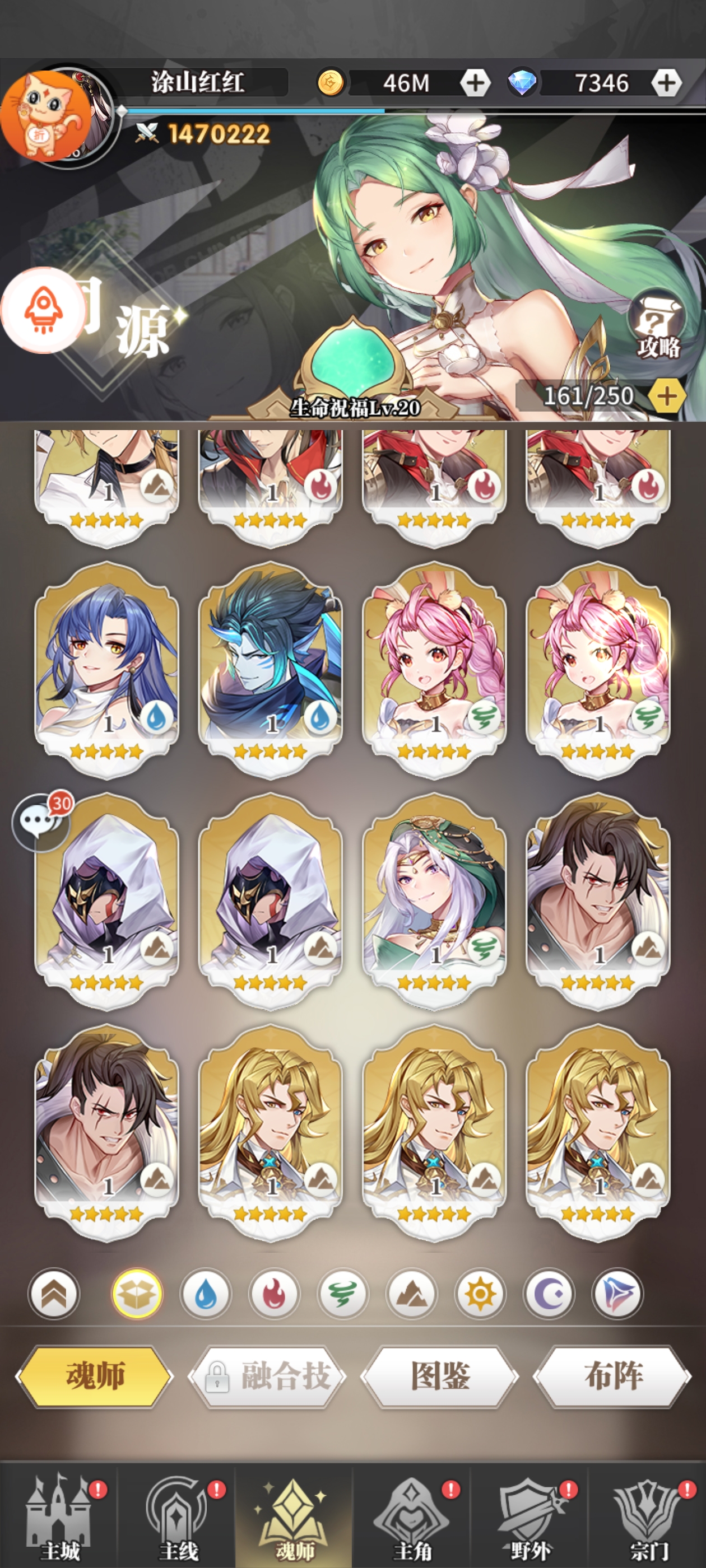Image resolution: width=706 pixels, height=1568 pixels.
Task: Add more gold coins with plus button
Action: click(x=475, y=83)
